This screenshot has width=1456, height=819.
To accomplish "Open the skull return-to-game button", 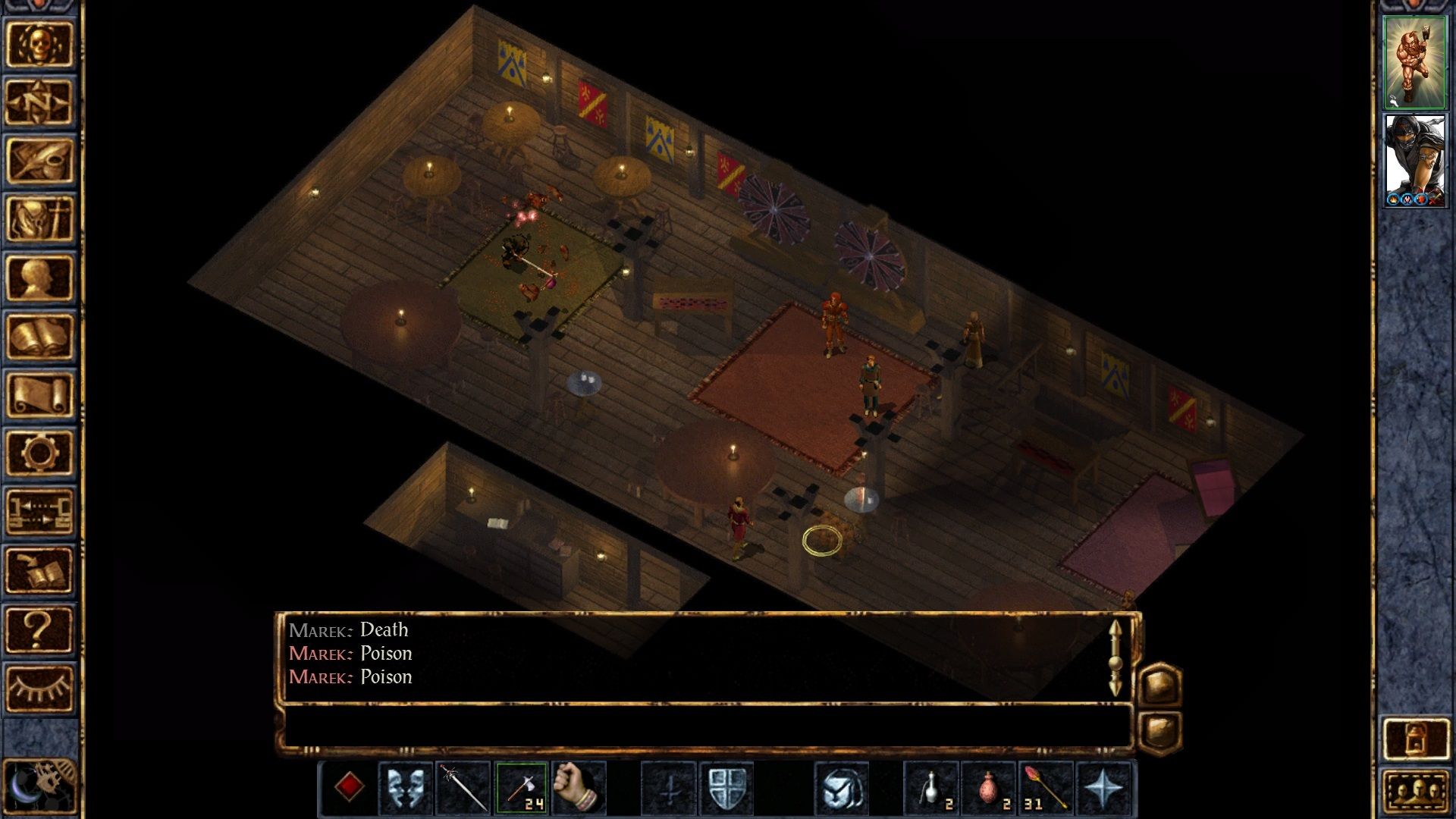I will point(39,45).
